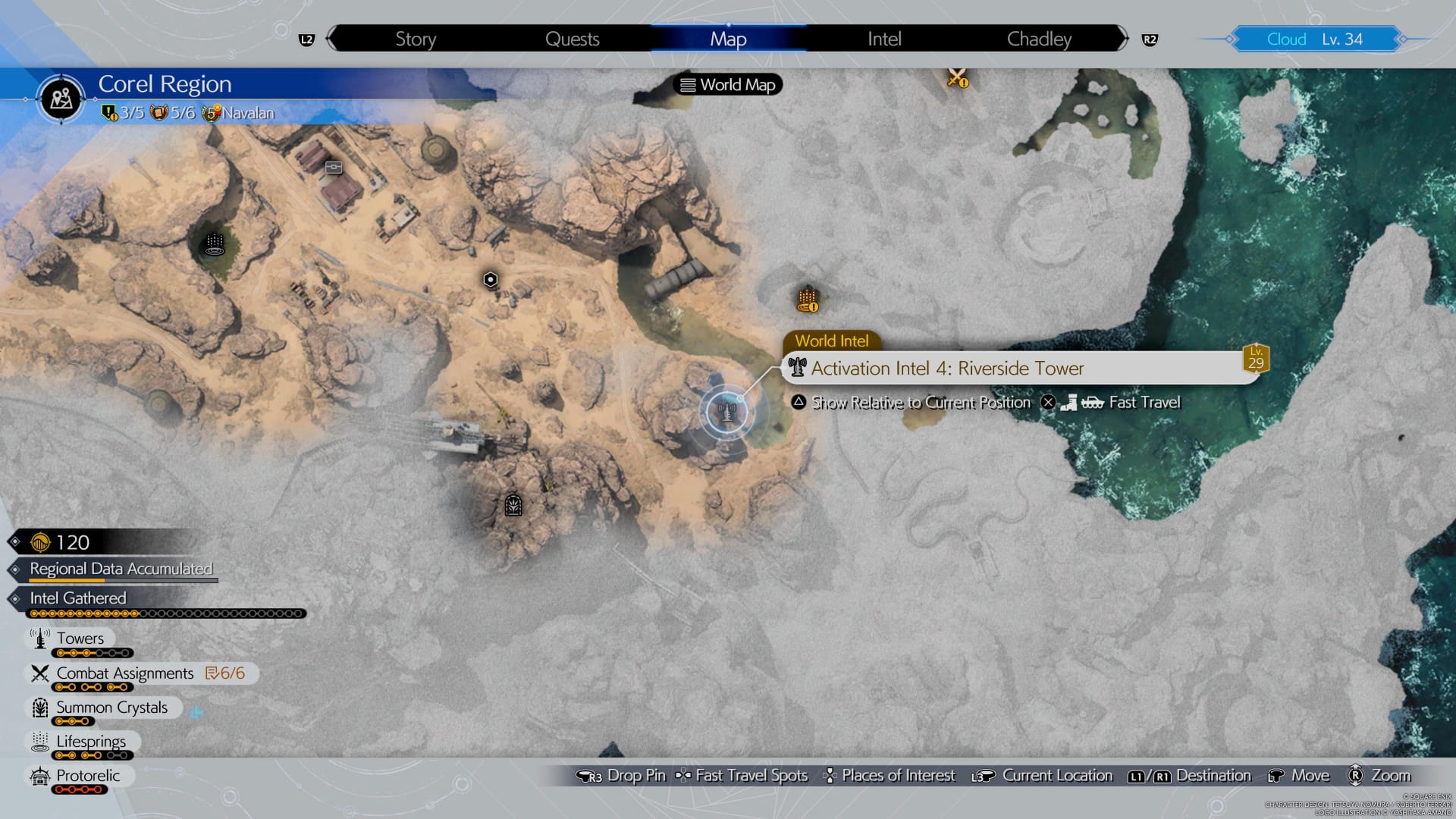Select the hexagonal cache marker on the map
1456x819 pixels.
(490, 281)
